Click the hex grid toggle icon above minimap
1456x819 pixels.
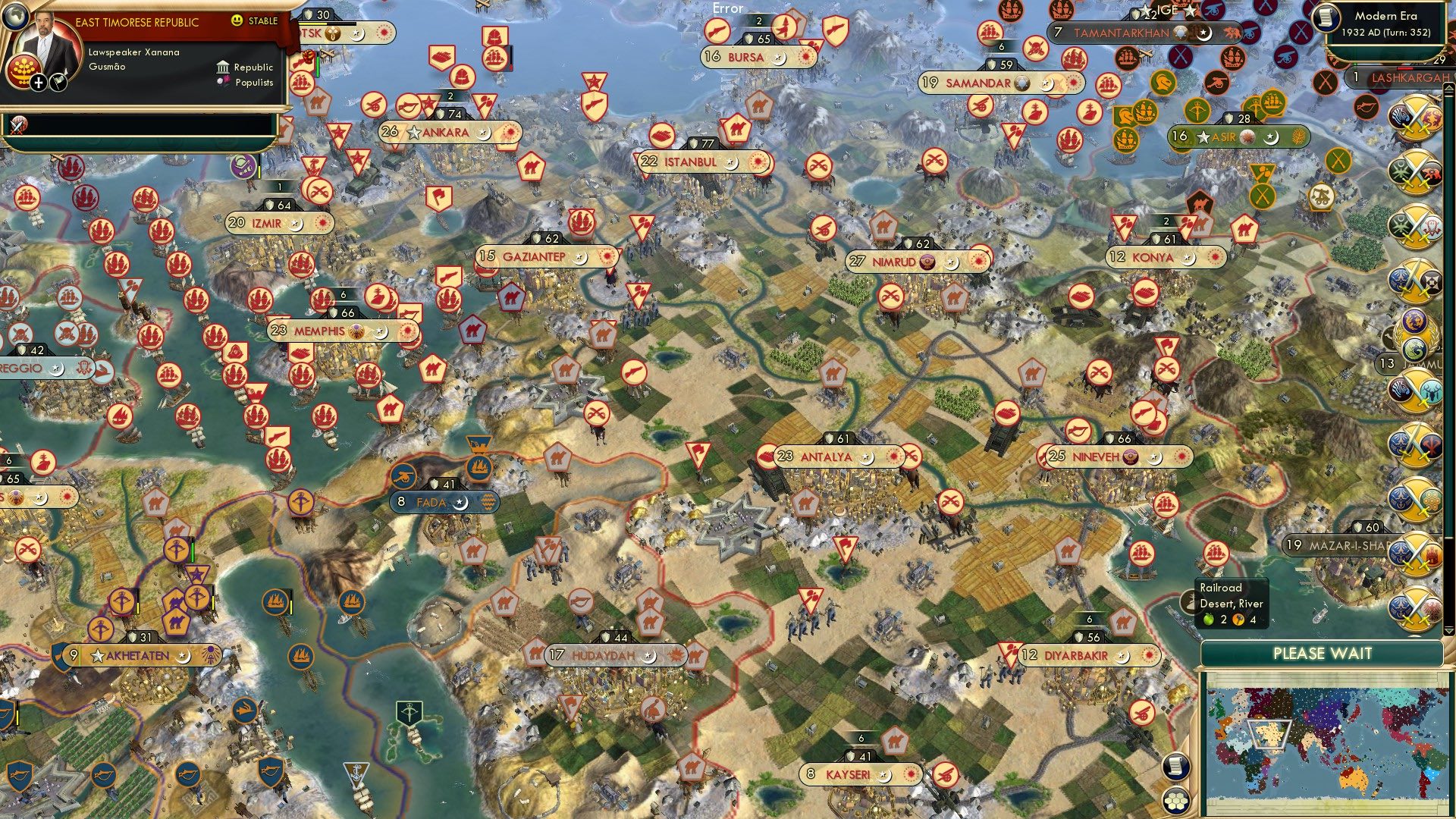point(1175,802)
